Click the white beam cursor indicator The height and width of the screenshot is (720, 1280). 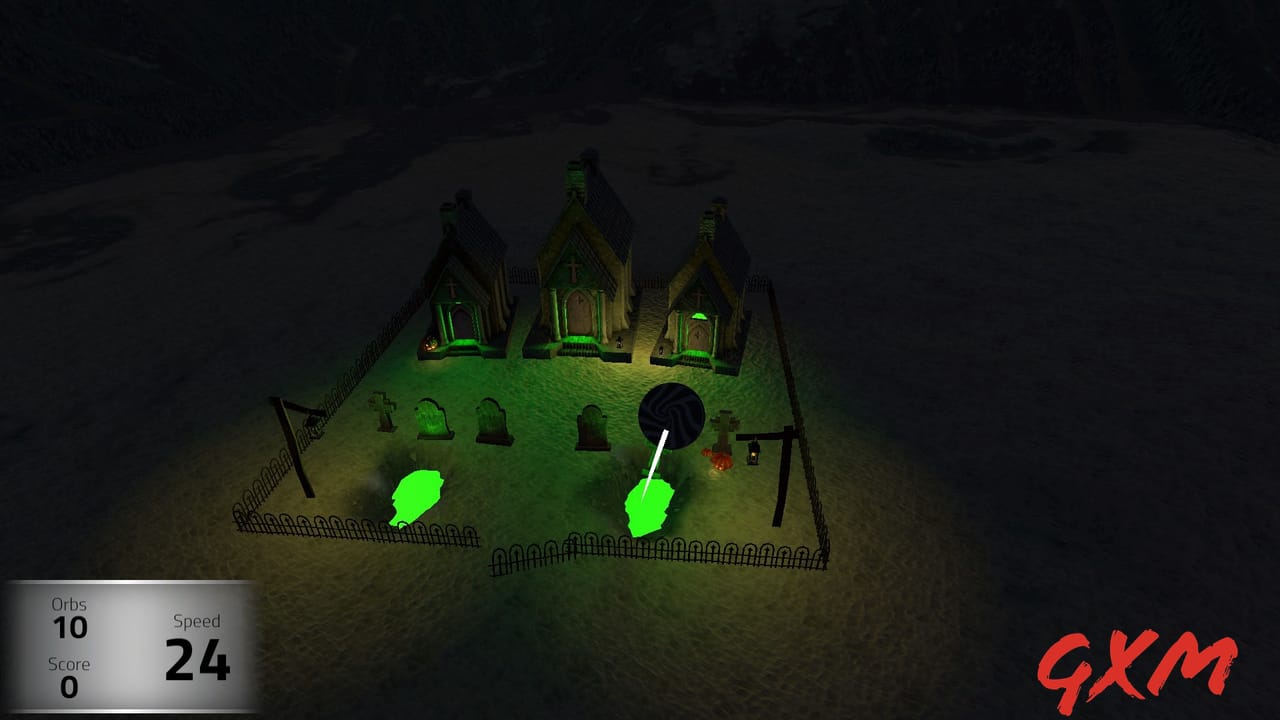tap(657, 465)
